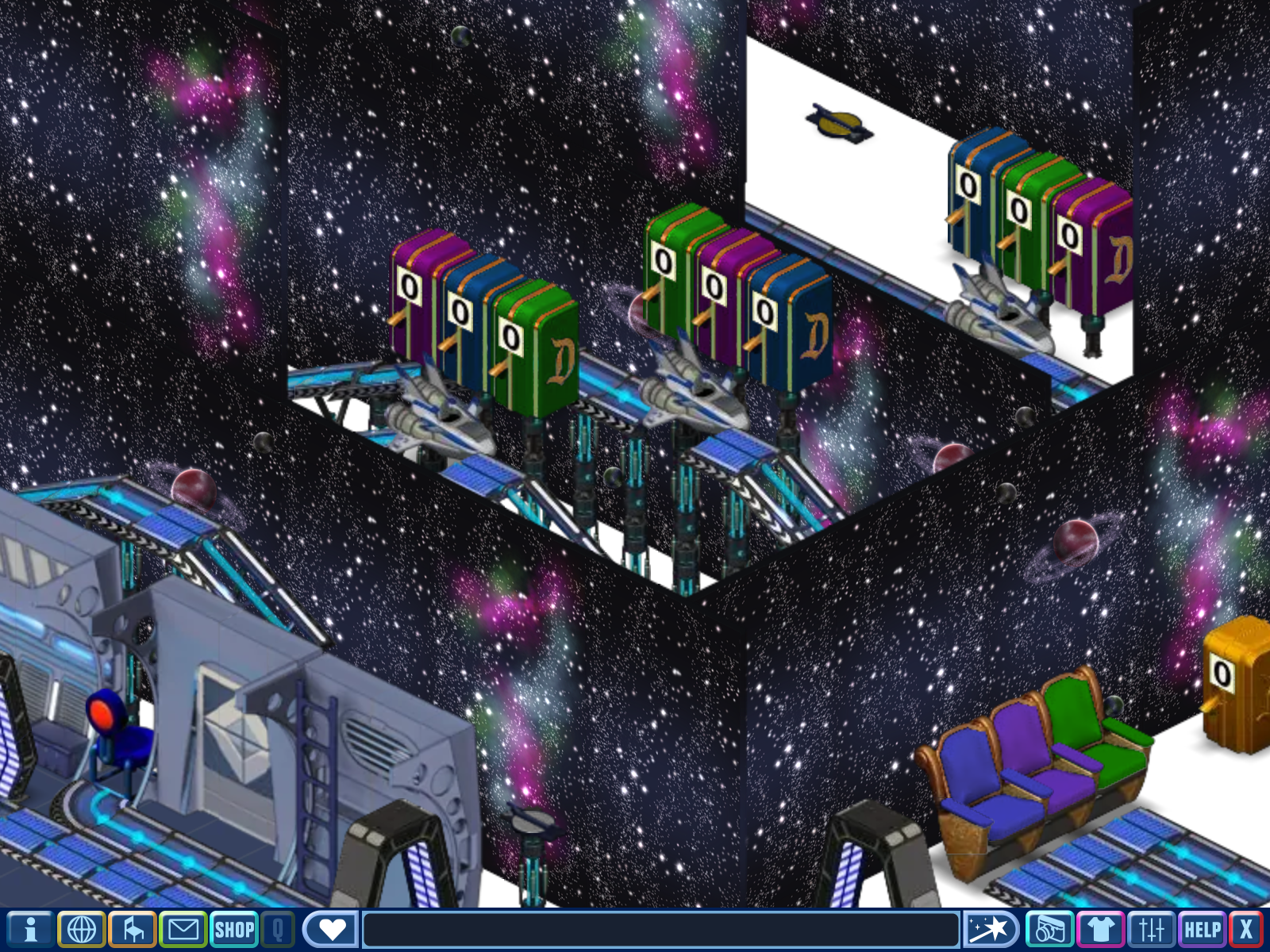
Task: Open the info panel
Action: pyautogui.click(x=30, y=929)
